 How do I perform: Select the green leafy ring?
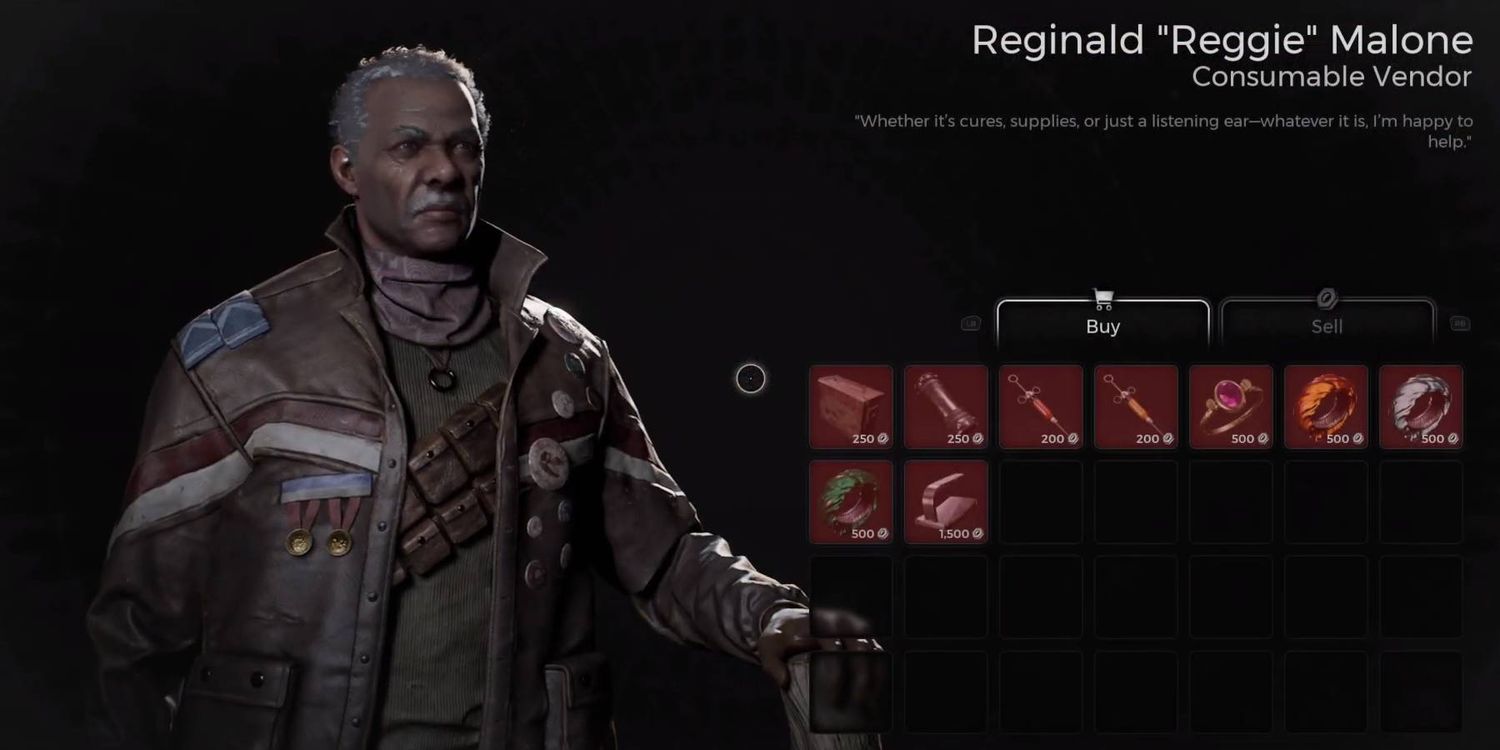[x=851, y=502]
